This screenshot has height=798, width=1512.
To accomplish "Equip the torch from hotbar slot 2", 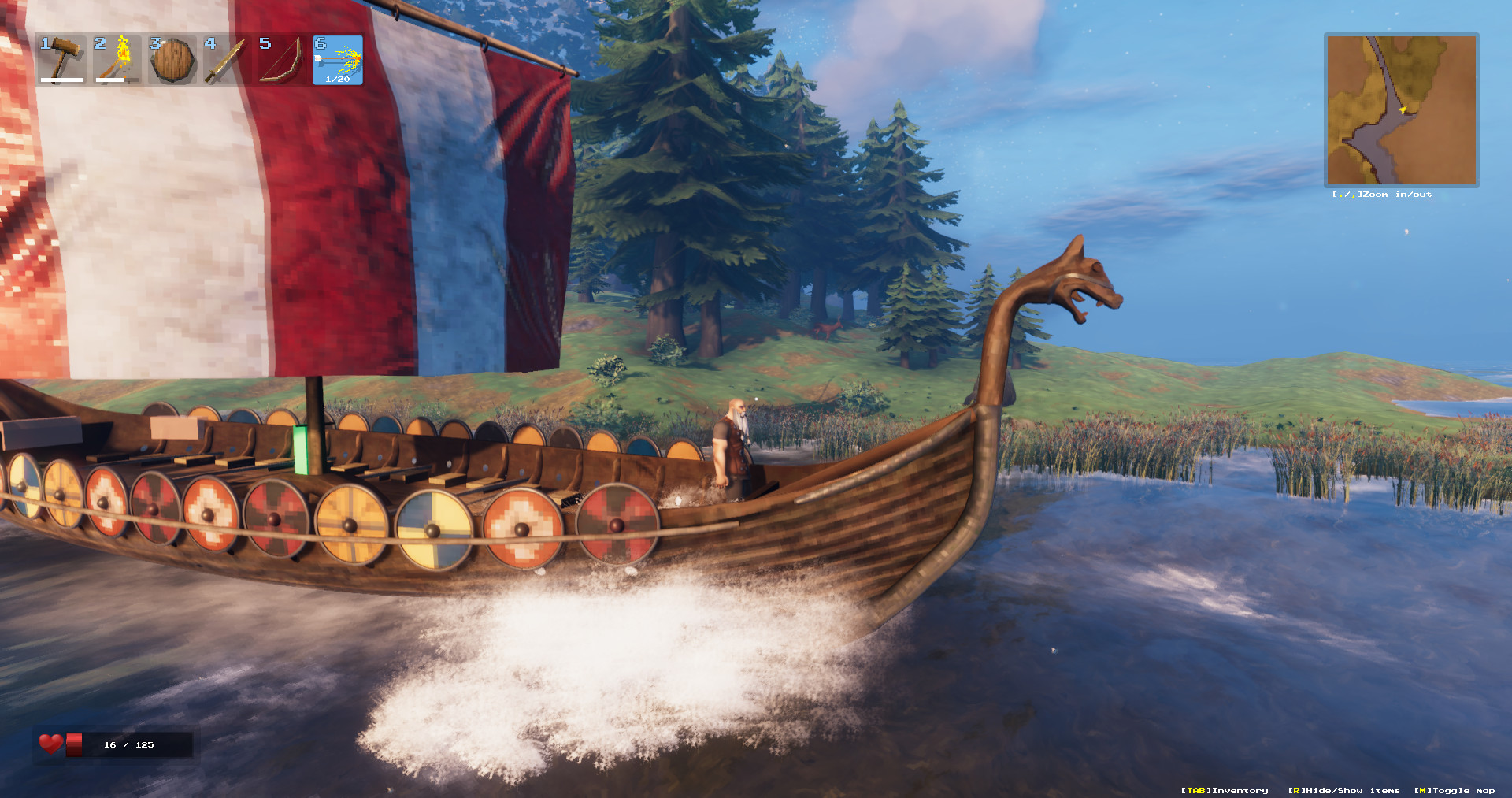I will [x=117, y=60].
